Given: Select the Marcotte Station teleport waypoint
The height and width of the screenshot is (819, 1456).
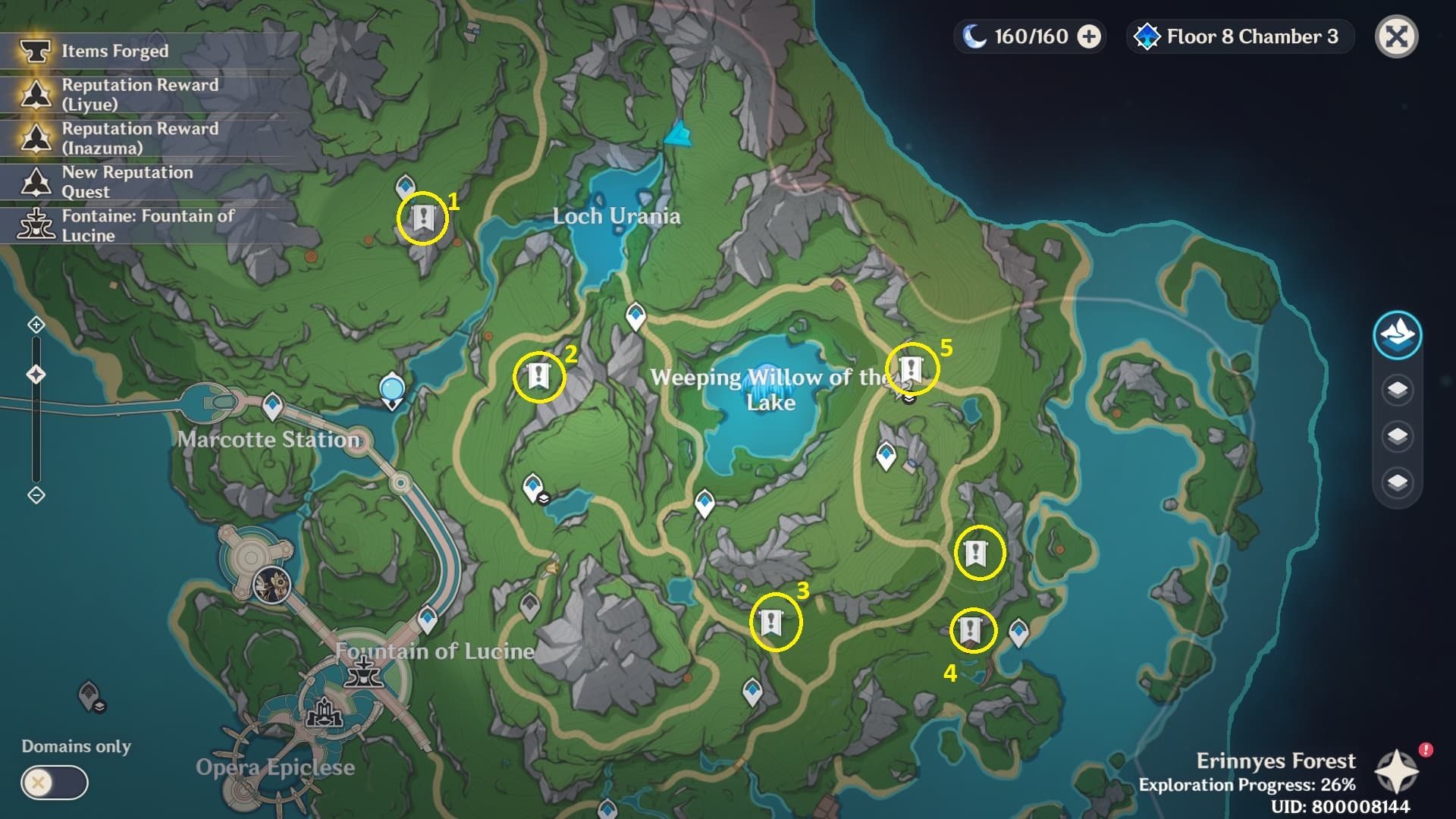Looking at the screenshot, I should point(272,406).
